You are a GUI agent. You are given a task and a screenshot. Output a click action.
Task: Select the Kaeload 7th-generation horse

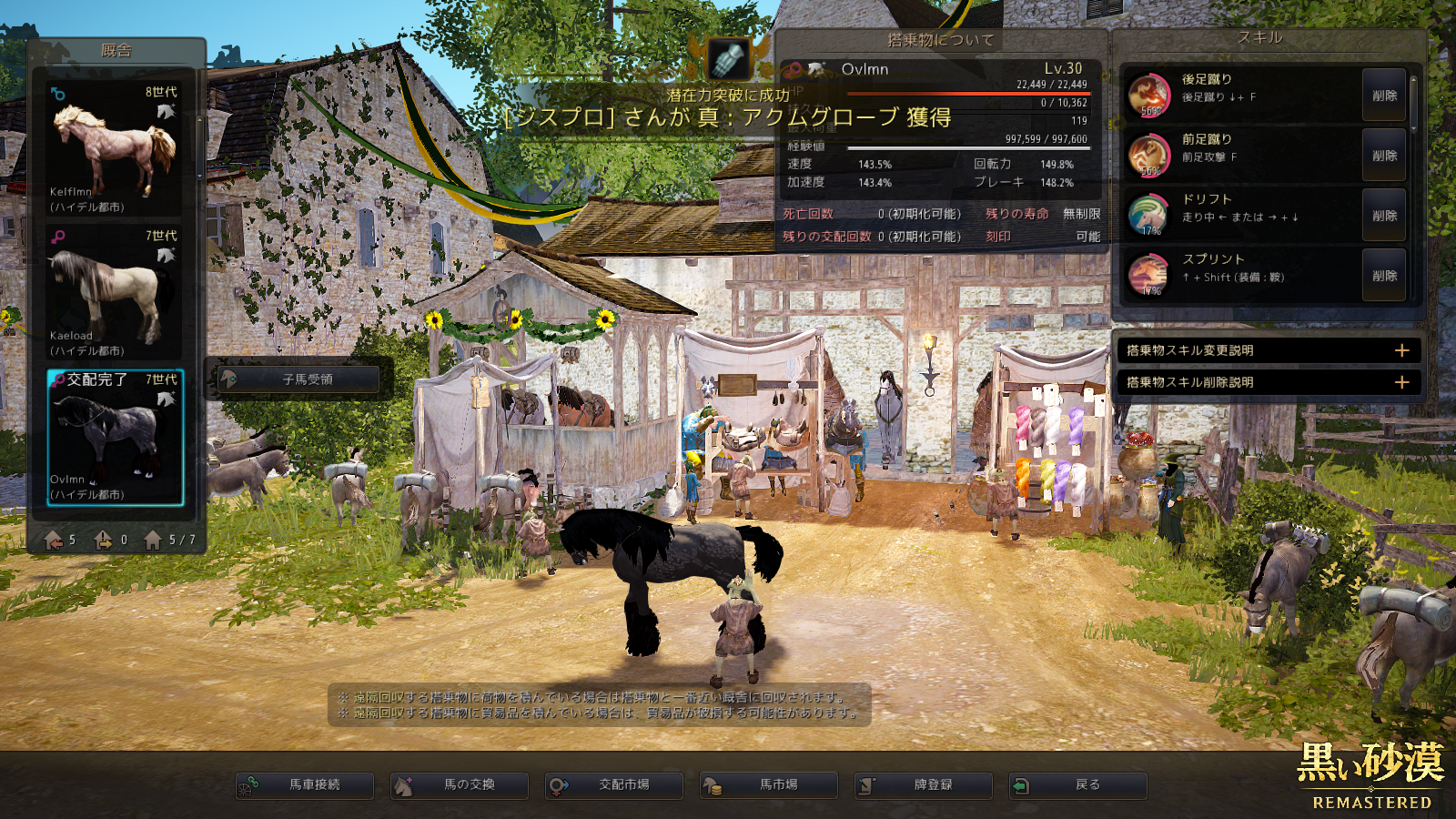click(x=115, y=293)
